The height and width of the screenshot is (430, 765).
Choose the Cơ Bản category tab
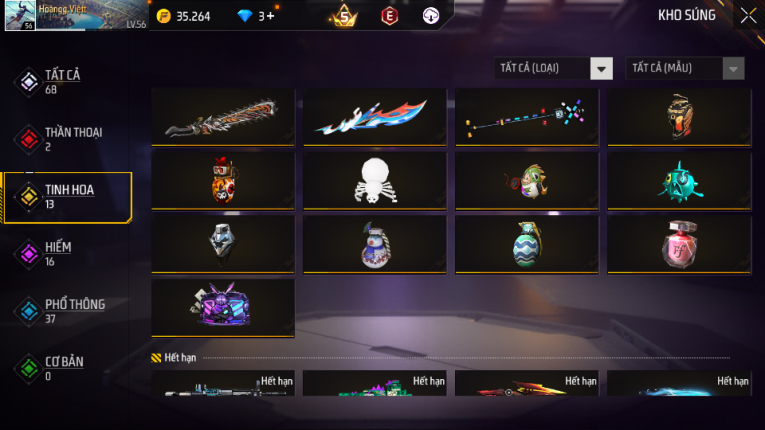tap(66, 367)
